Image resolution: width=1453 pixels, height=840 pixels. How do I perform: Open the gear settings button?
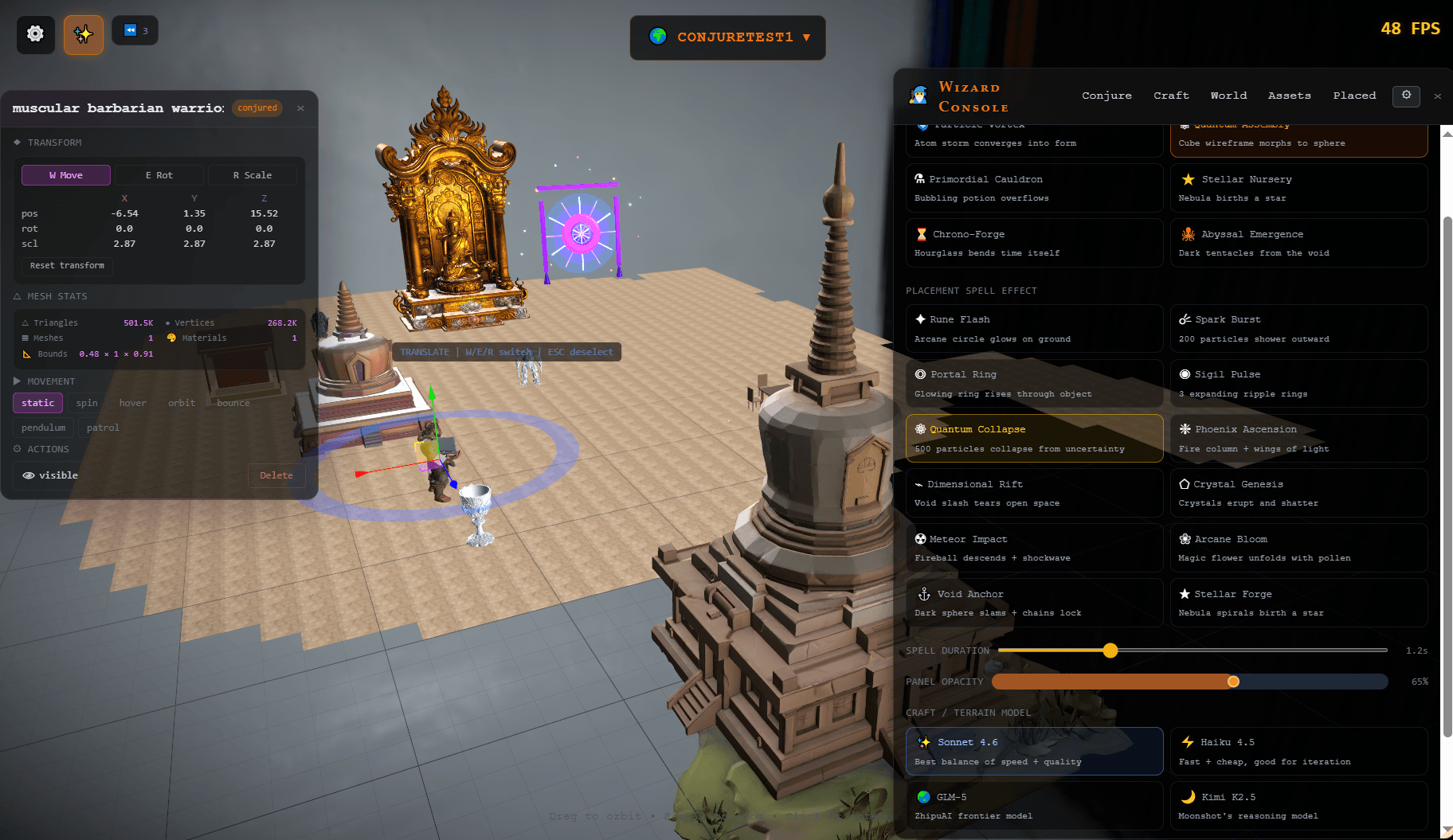pyautogui.click(x=35, y=34)
